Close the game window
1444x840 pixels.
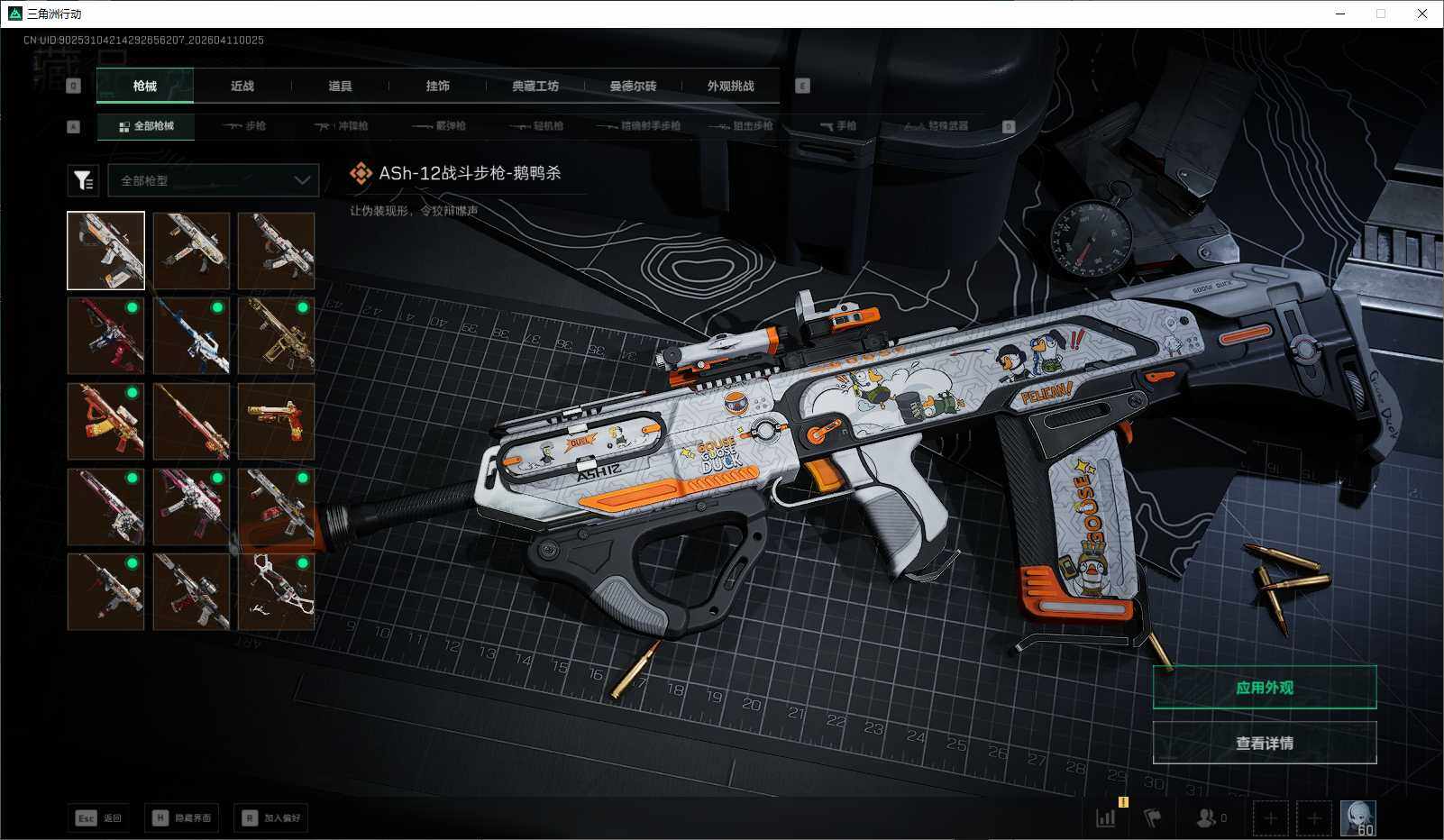pos(1422,14)
